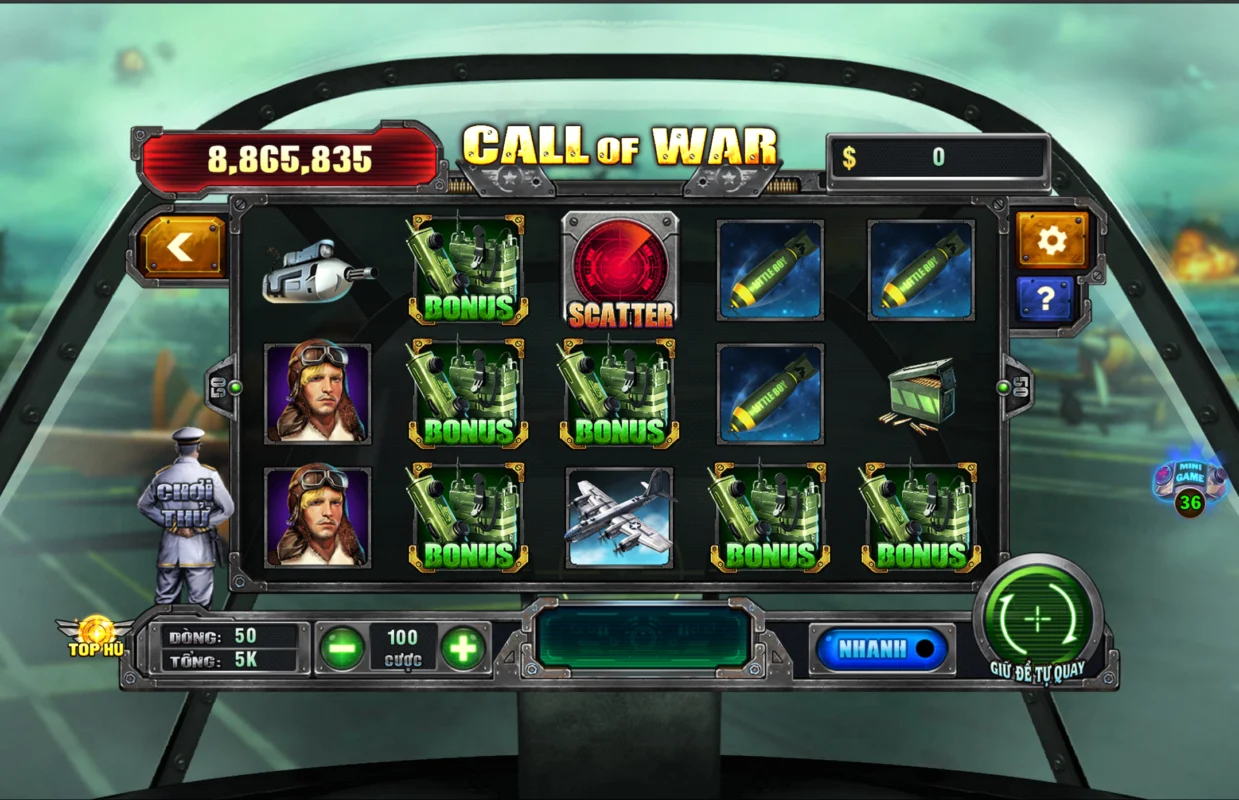Decrease the bet with the minus button
The height and width of the screenshot is (800, 1239).
(x=342, y=649)
